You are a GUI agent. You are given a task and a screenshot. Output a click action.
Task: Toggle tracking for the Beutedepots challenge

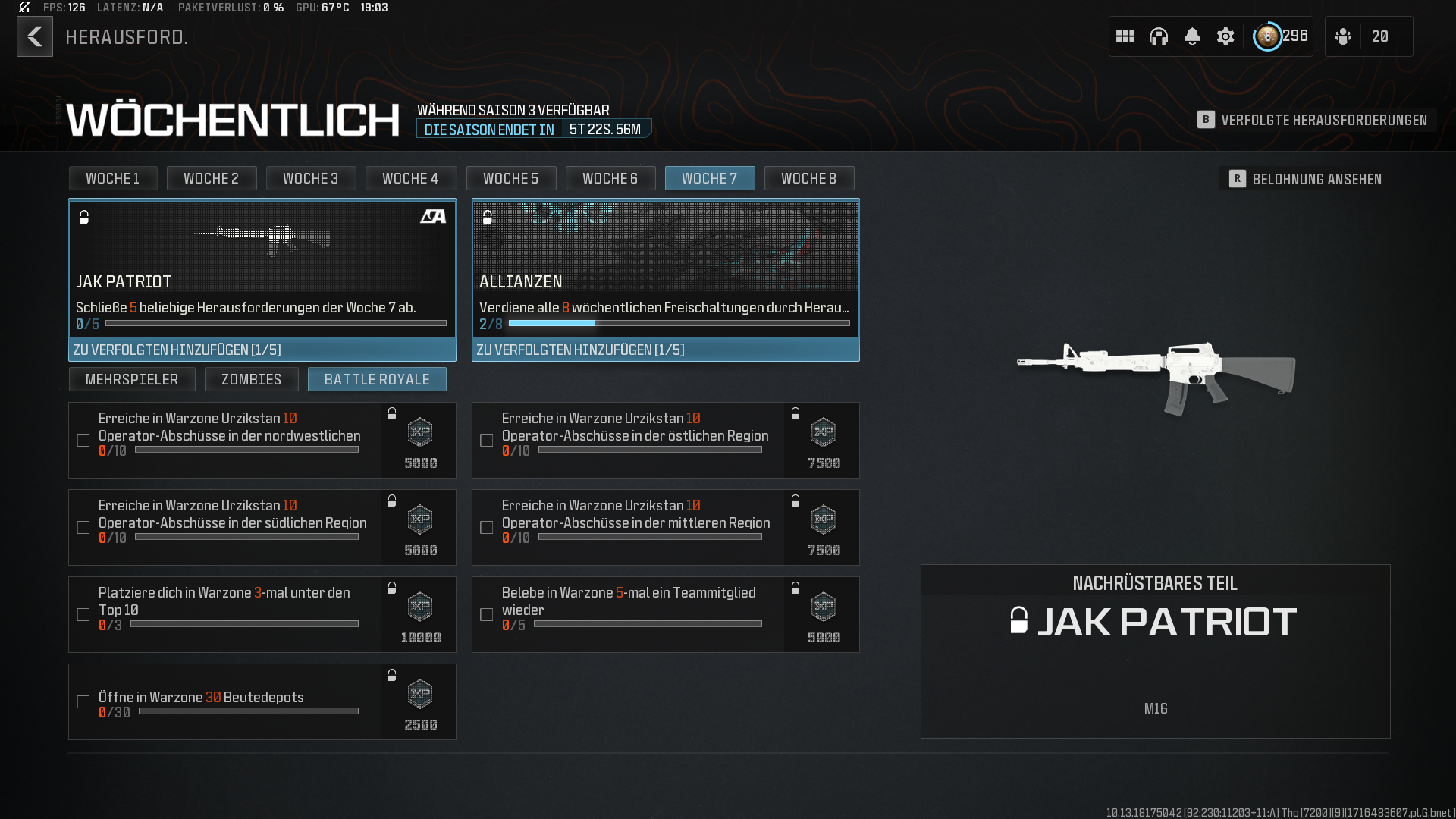pos(83,702)
